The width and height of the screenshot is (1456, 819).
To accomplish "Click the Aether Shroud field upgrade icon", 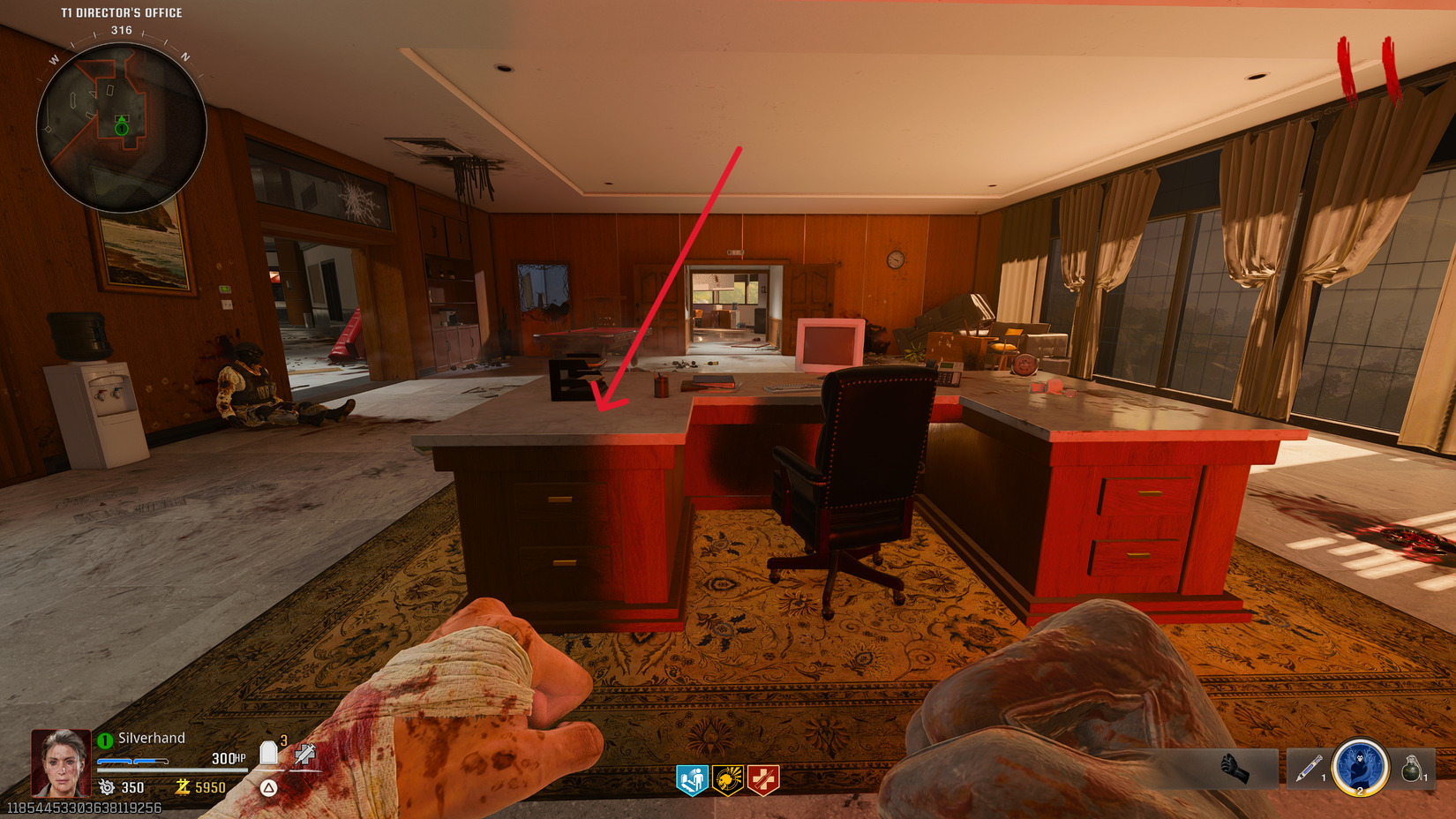I will coord(1360,770).
